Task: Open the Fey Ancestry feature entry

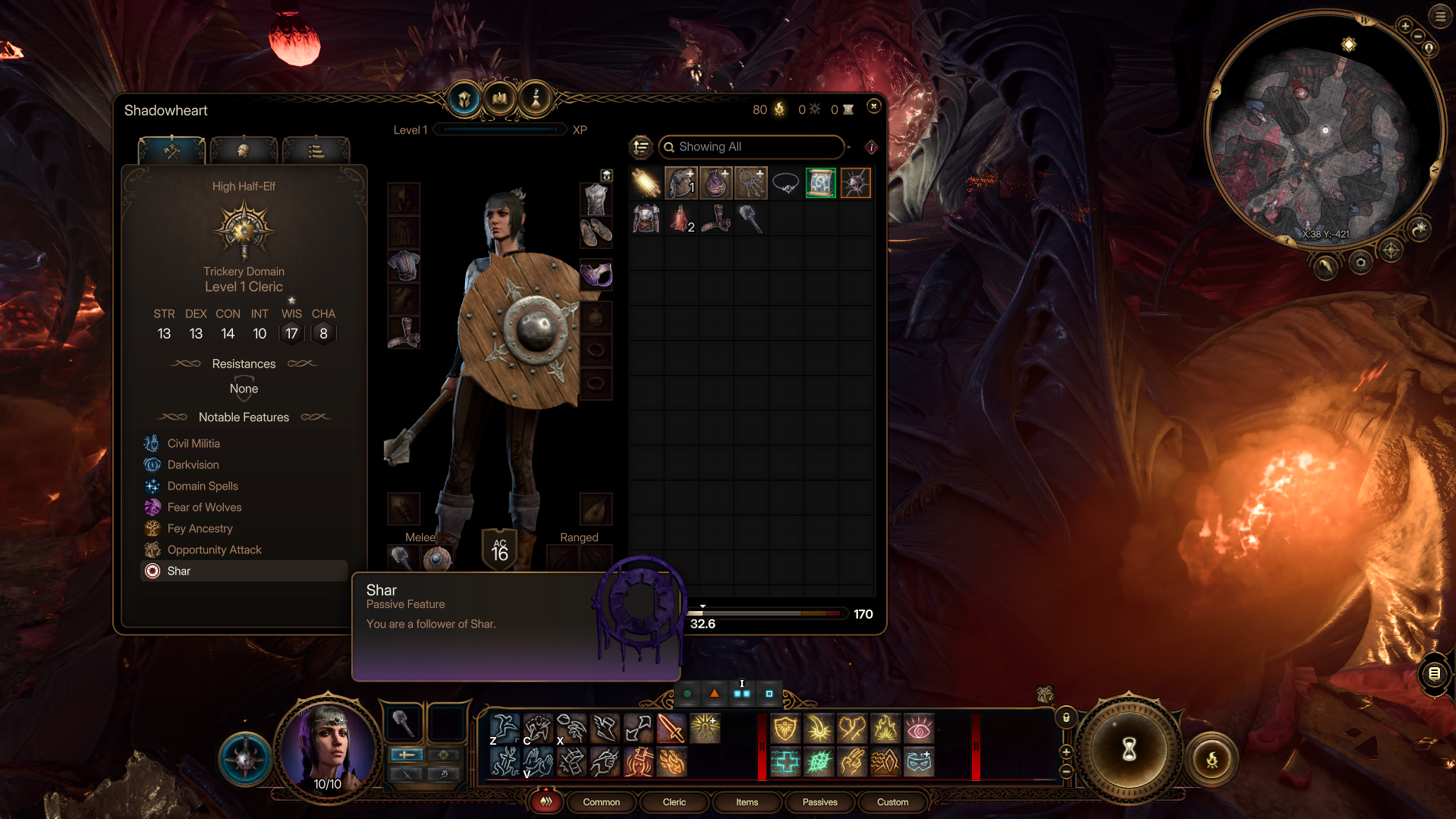Action: click(200, 528)
